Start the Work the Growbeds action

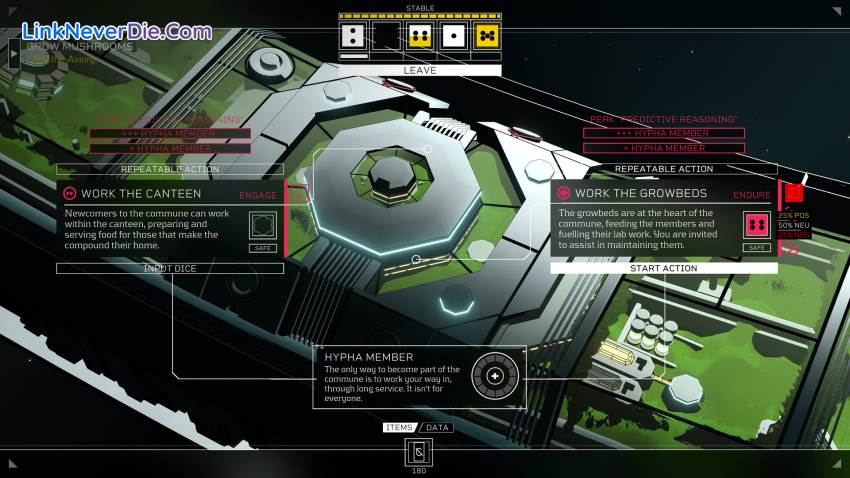tap(663, 268)
